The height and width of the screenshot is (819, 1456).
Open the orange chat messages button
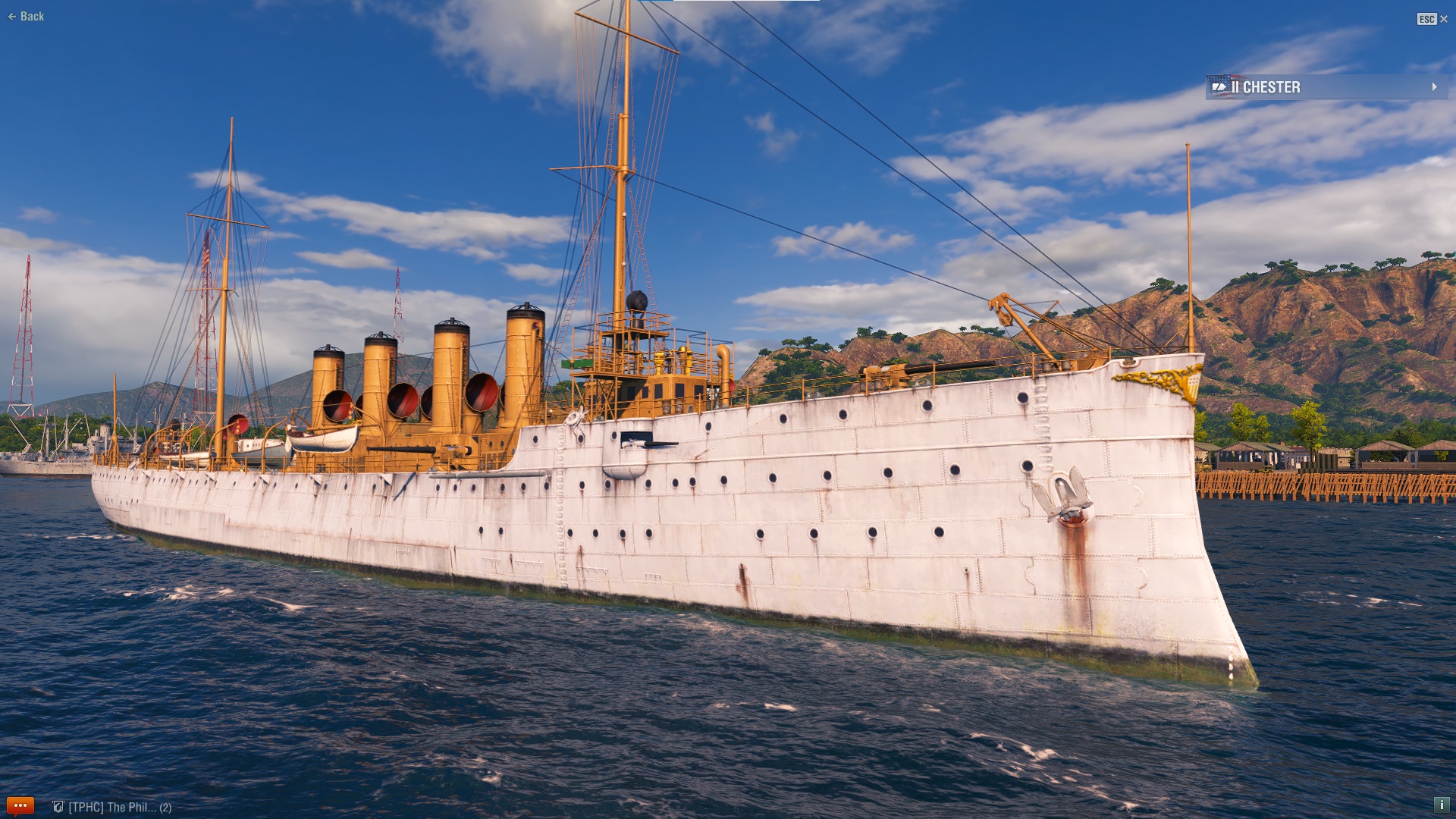click(x=20, y=805)
